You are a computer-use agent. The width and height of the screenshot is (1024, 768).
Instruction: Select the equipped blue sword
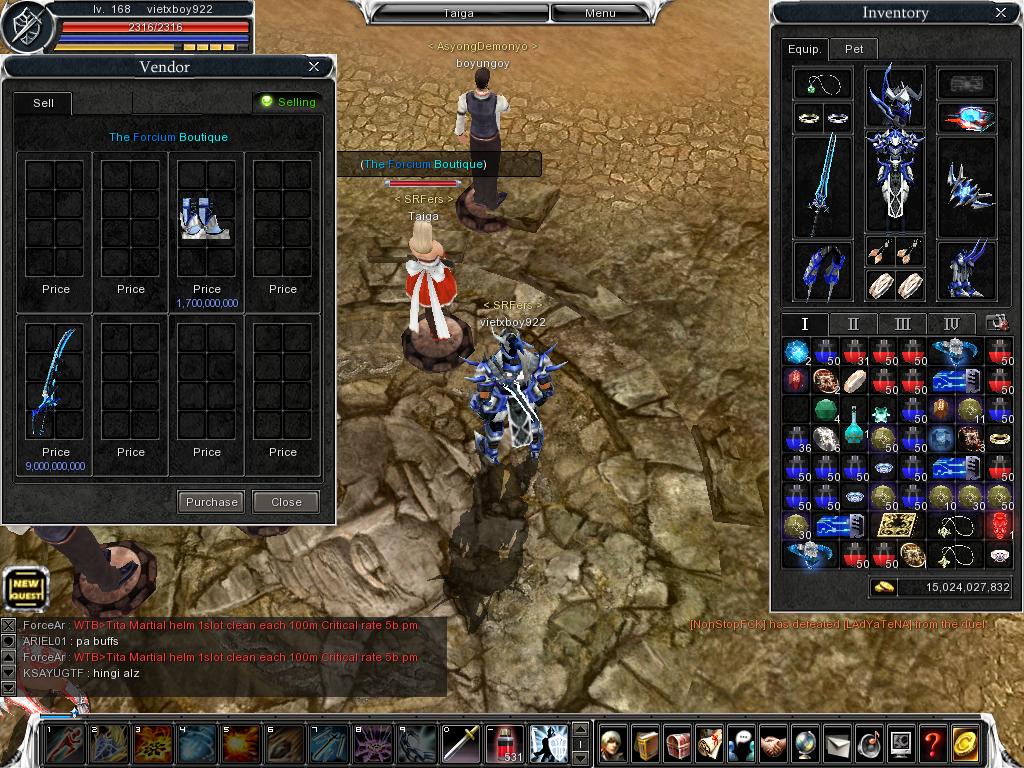coord(823,185)
